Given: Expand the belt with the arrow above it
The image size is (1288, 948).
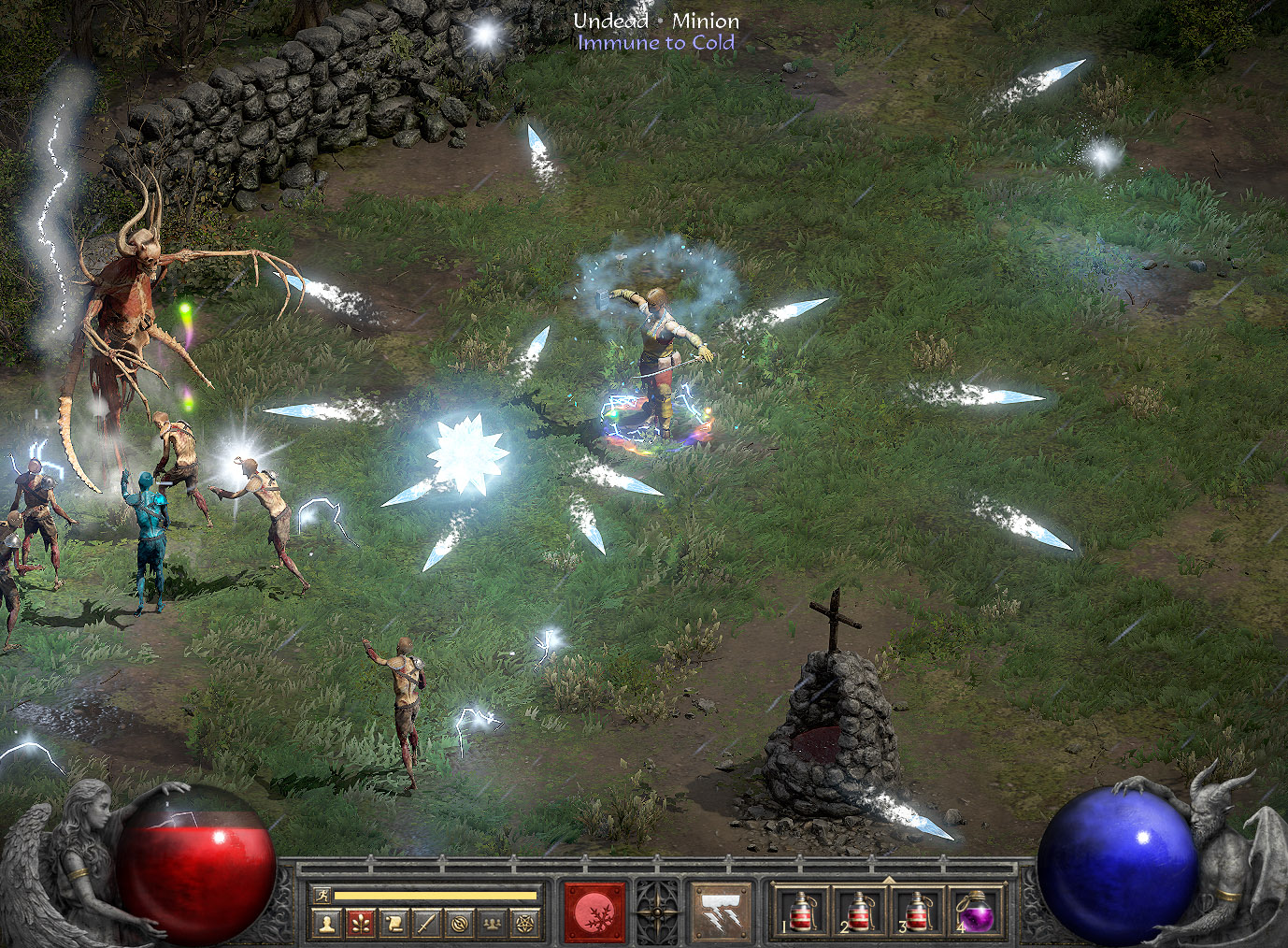Looking at the screenshot, I should click(888, 880).
